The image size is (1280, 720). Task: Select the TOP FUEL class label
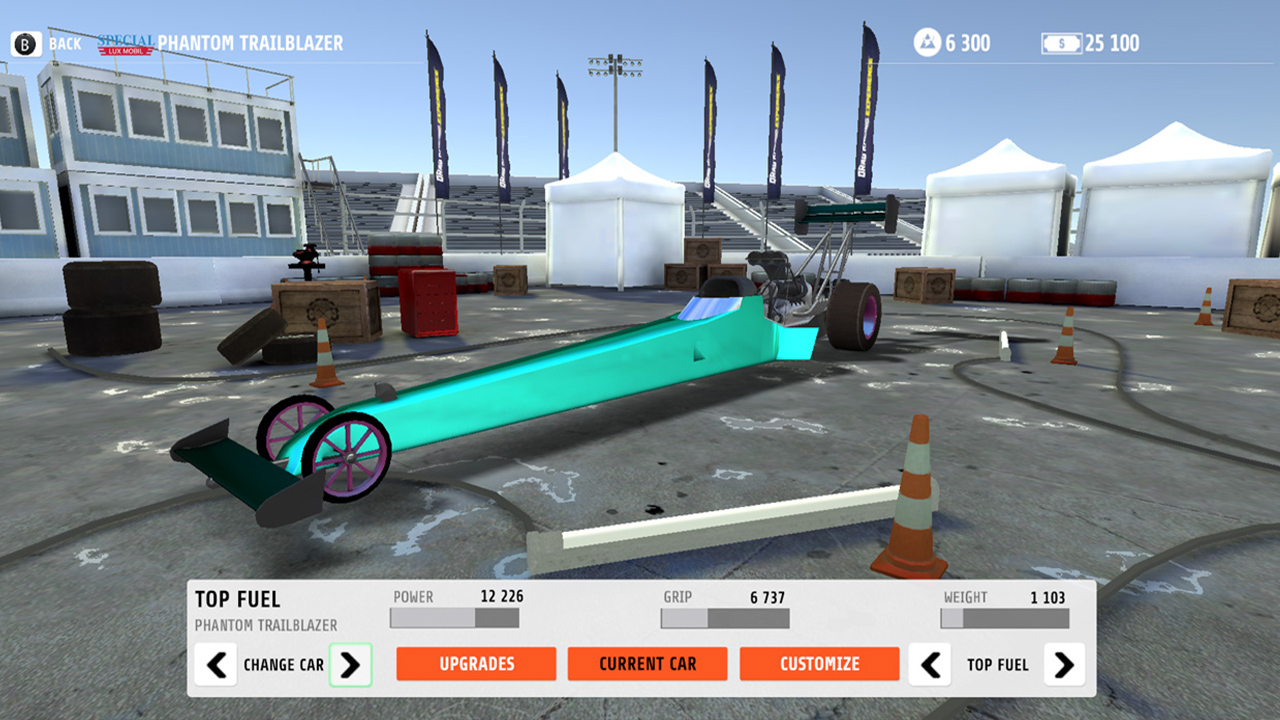pos(237,598)
